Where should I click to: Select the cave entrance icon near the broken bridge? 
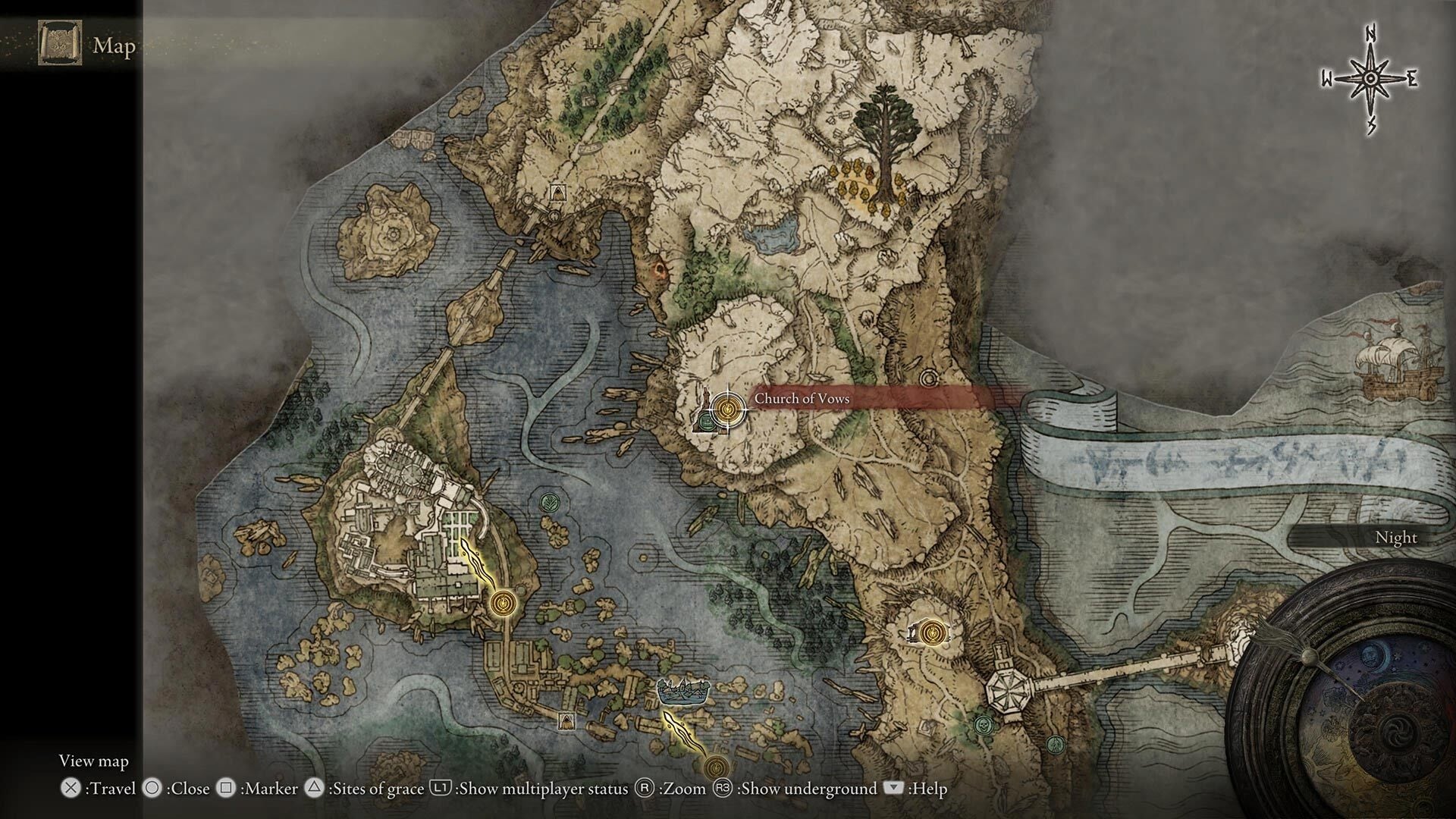click(x=559, y=193)
